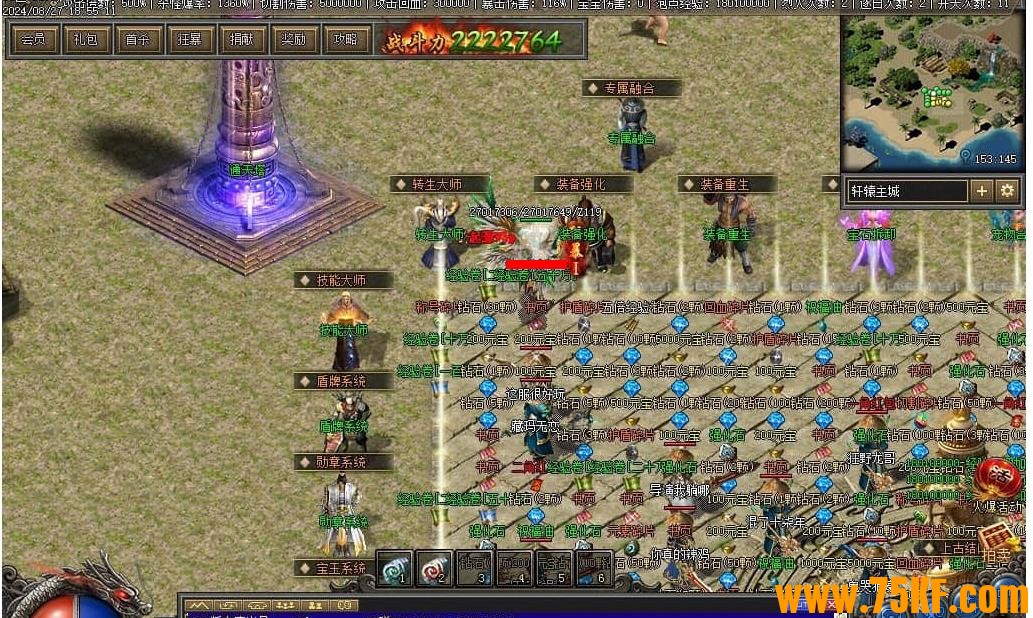Click the 首杀 first-kill button
Image resolution: width=1033 pixels, height=618 pixels.
(x=137, y=40)
